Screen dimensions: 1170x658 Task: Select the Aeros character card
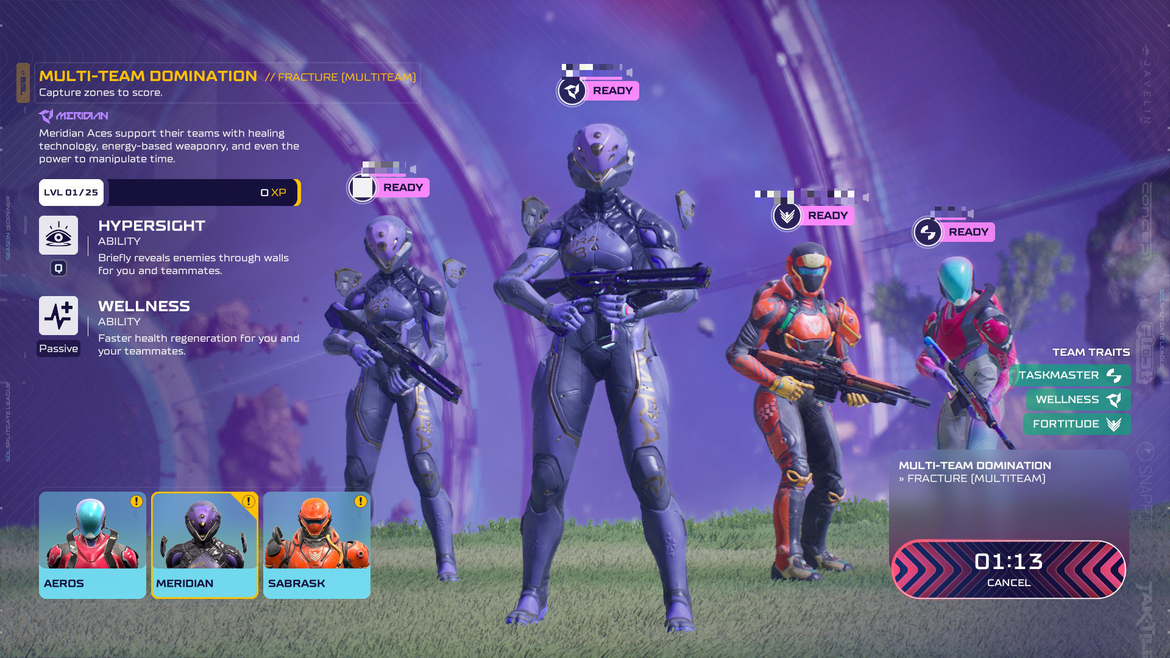[92, 545]
